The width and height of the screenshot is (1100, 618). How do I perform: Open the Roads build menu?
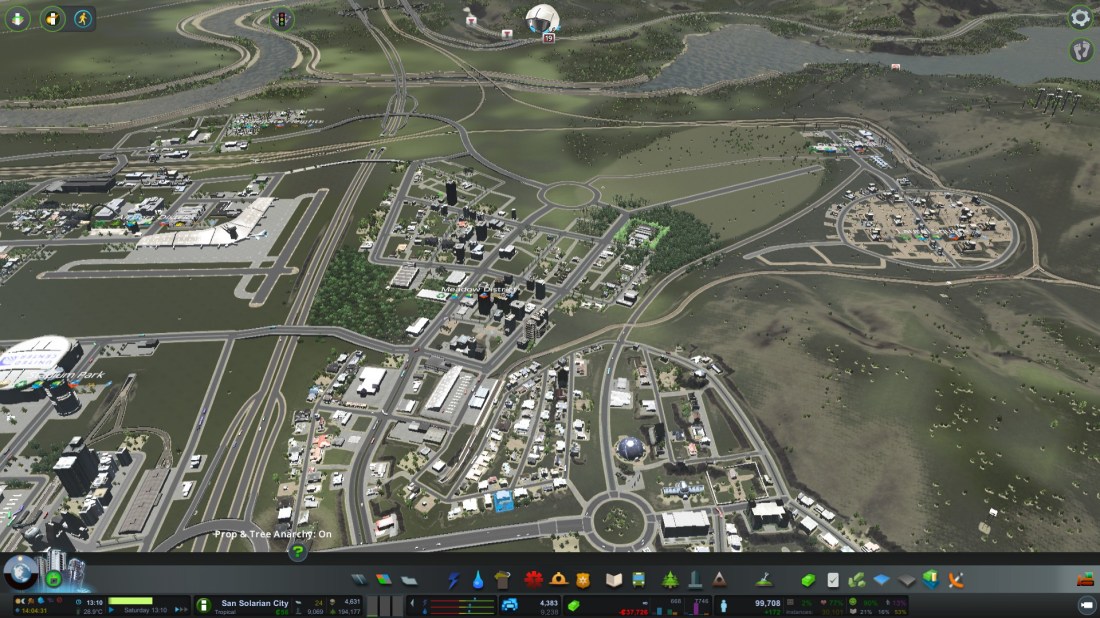tap(360, 580)
